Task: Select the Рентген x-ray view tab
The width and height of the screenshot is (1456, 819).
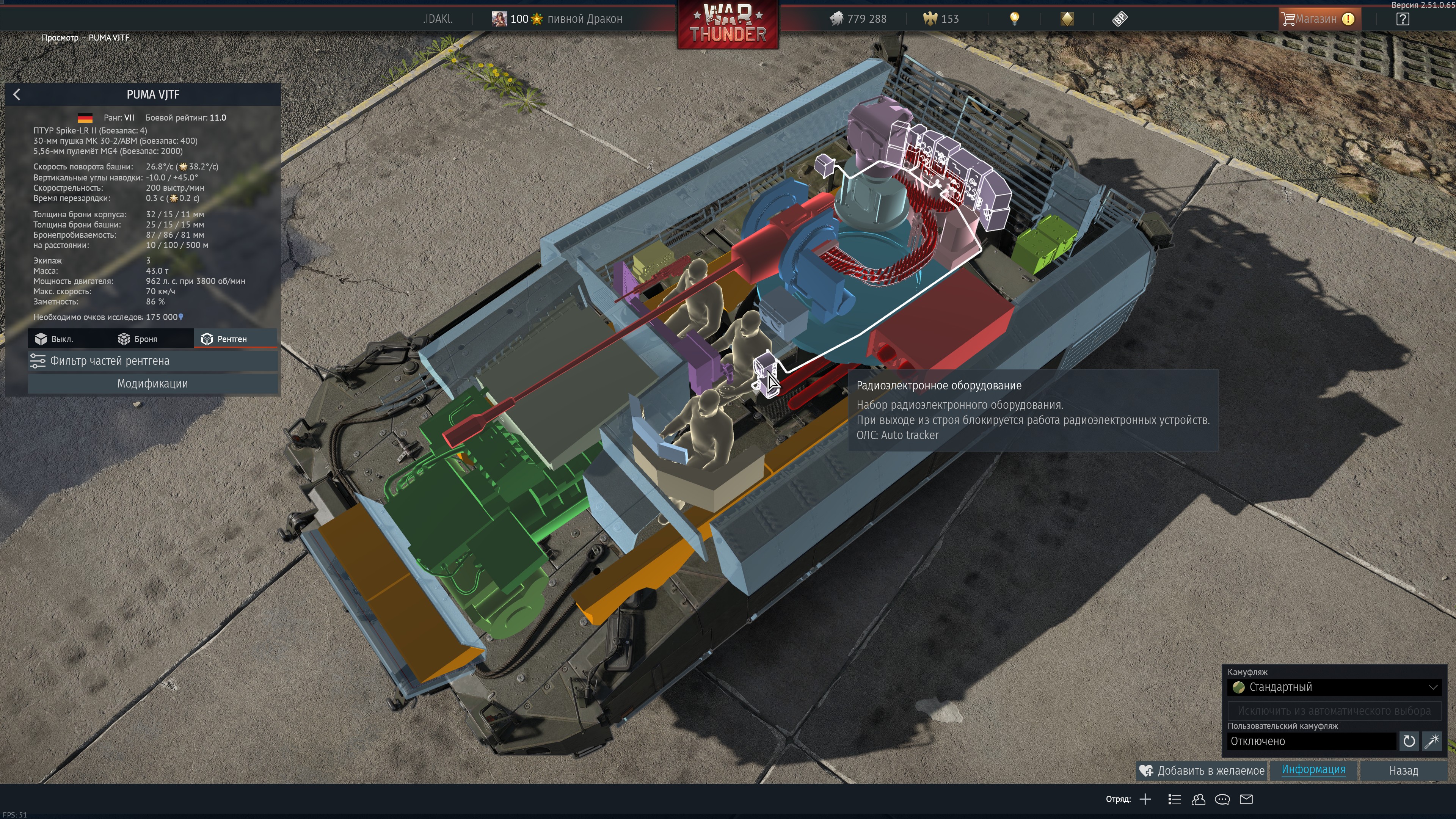Action: point(225,339)
